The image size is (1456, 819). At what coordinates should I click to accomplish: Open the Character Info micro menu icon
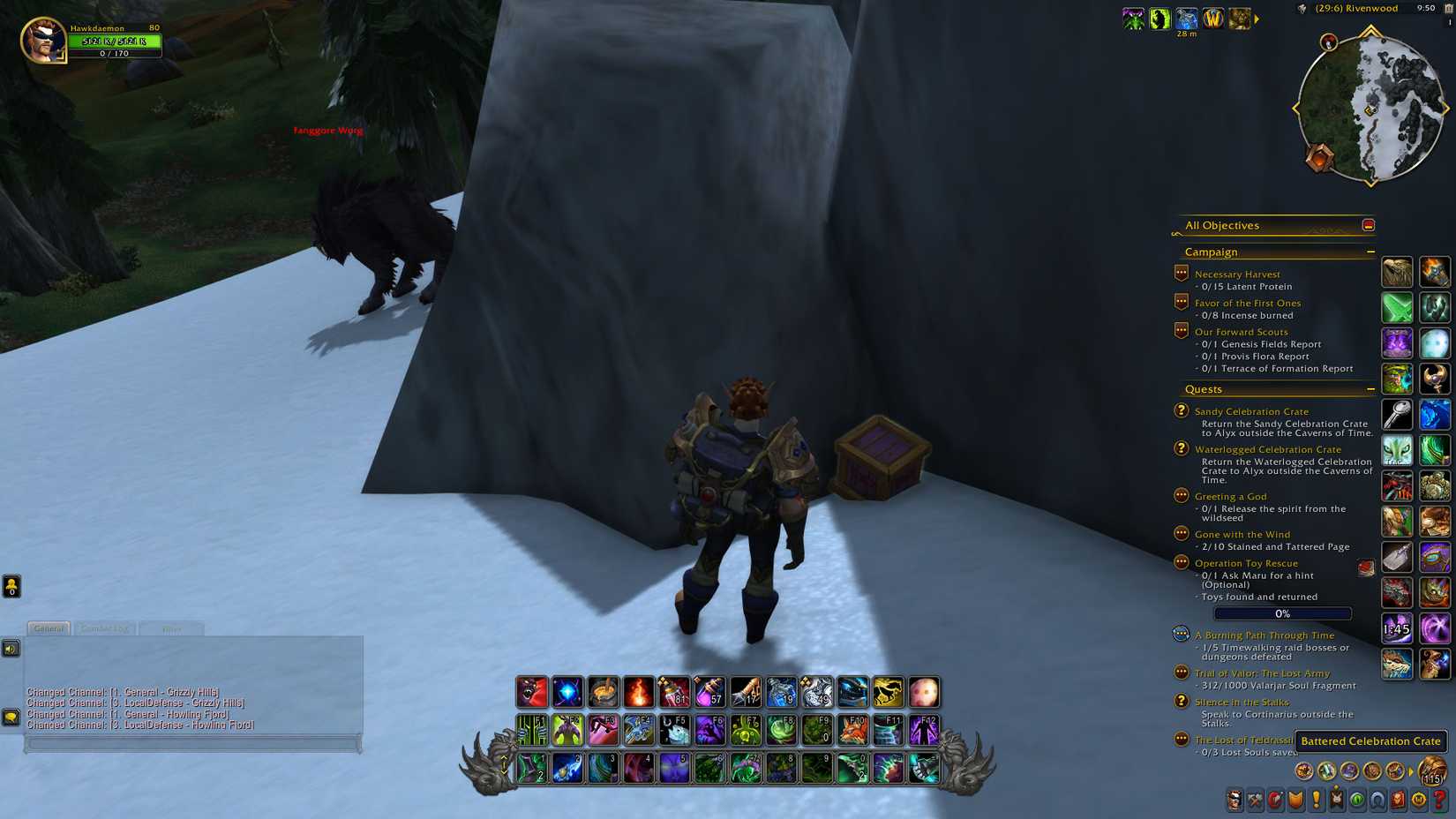[1235, 801]
